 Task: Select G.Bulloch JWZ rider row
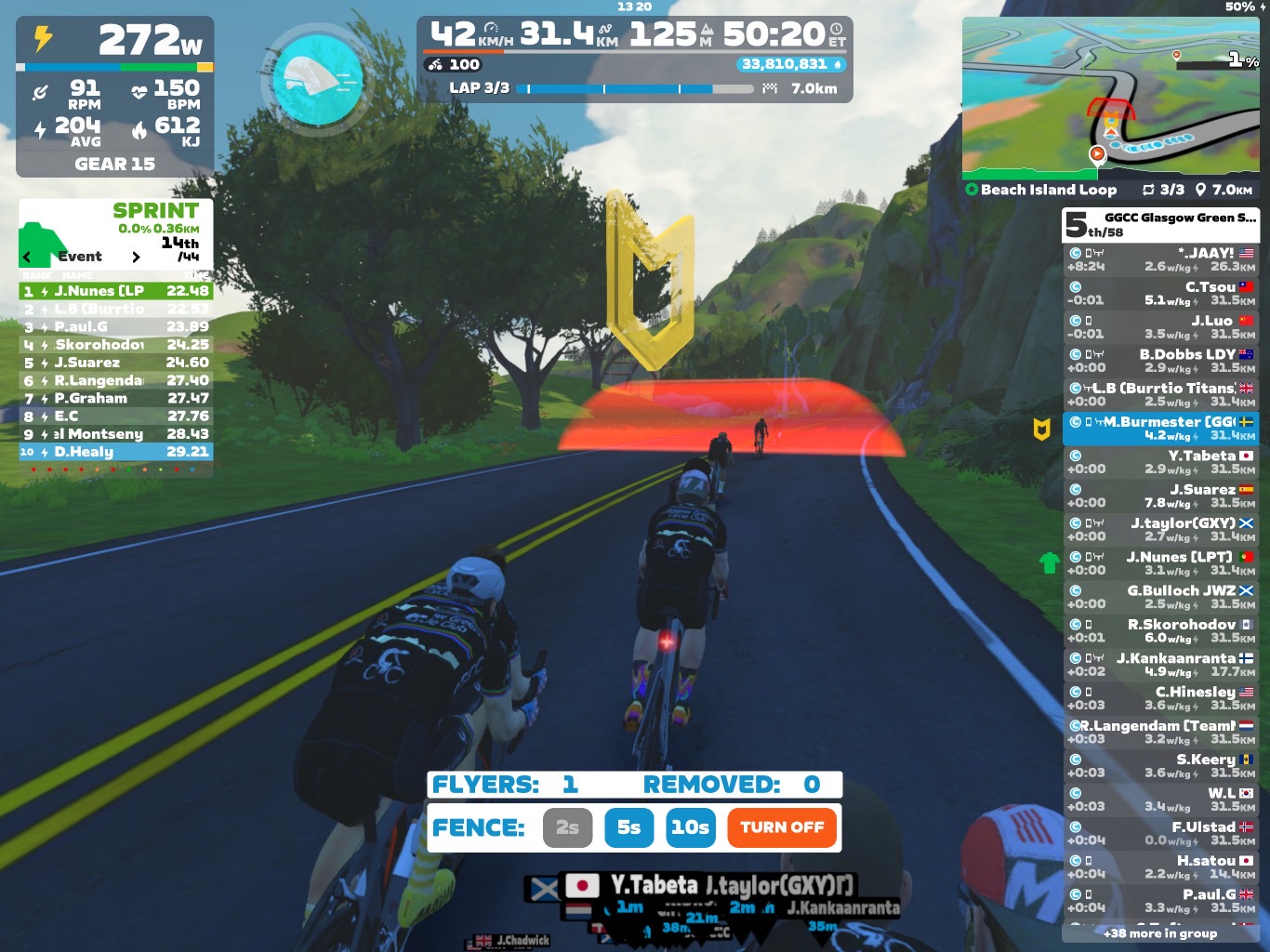pyautogui.click(x=1160, y=597)
